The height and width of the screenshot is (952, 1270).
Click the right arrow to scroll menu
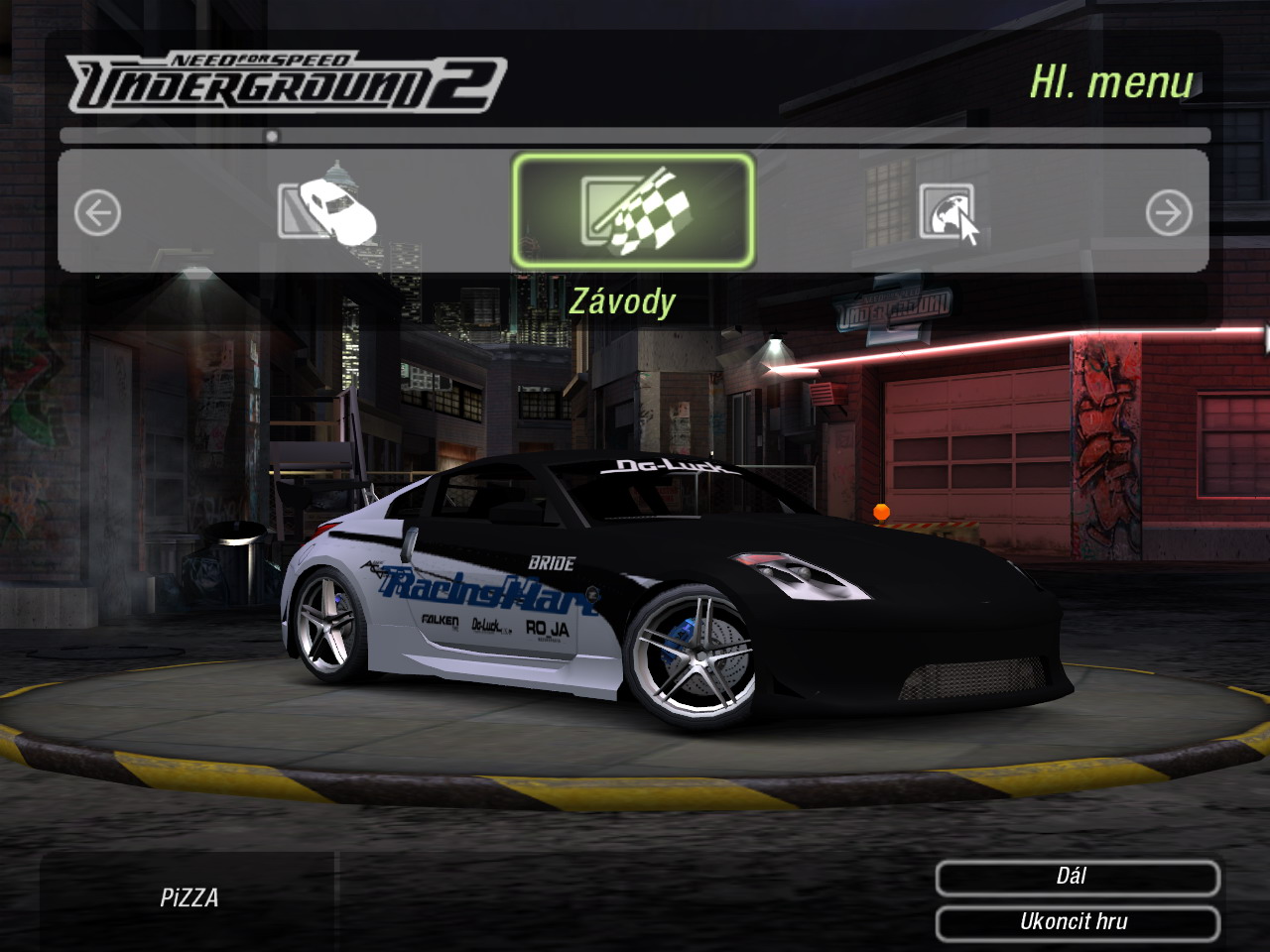tap(1169, 213)
